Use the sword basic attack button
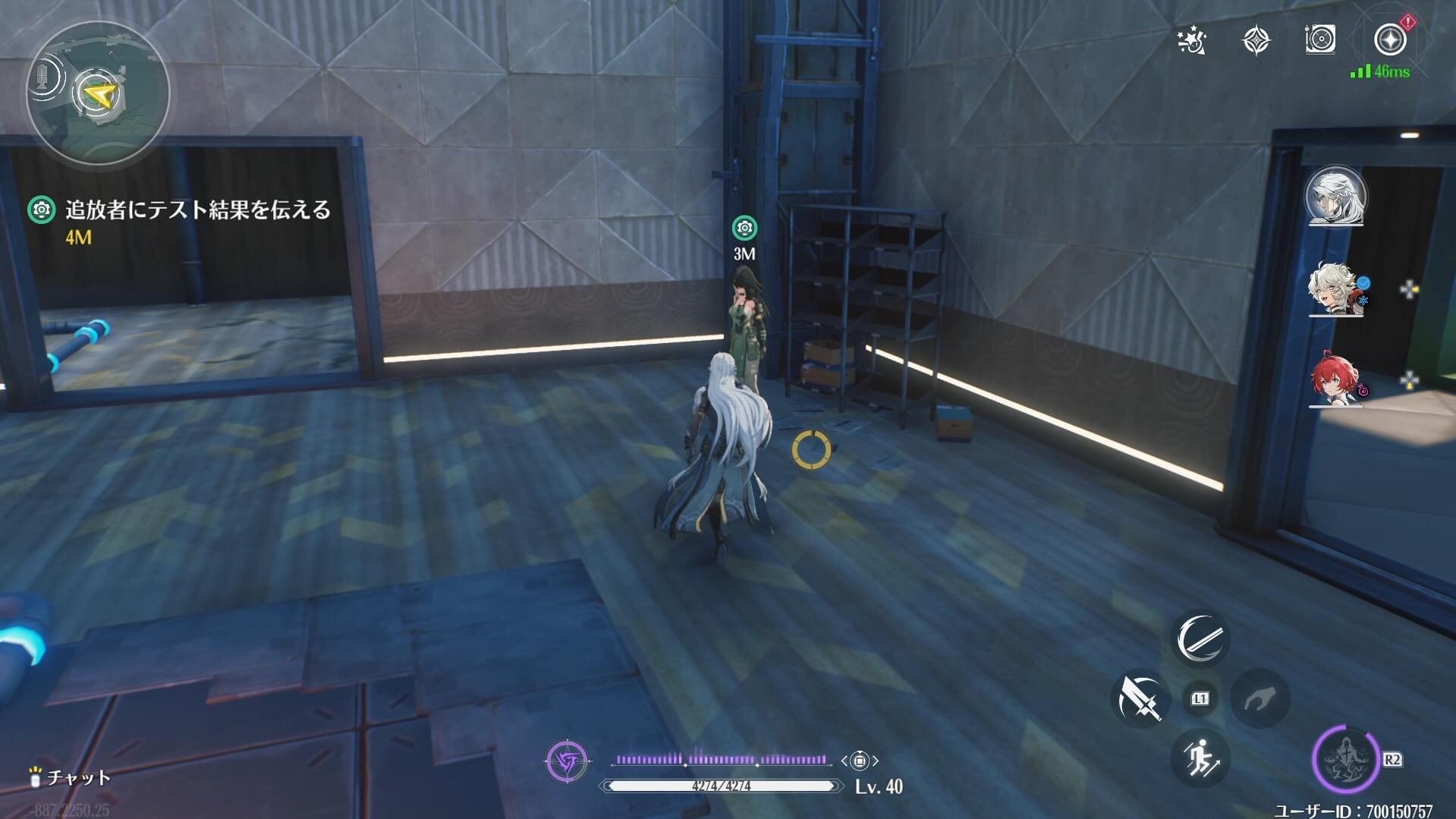Screen dimensions: 1456x819 pyautogui.click(x=1140, y=698)
